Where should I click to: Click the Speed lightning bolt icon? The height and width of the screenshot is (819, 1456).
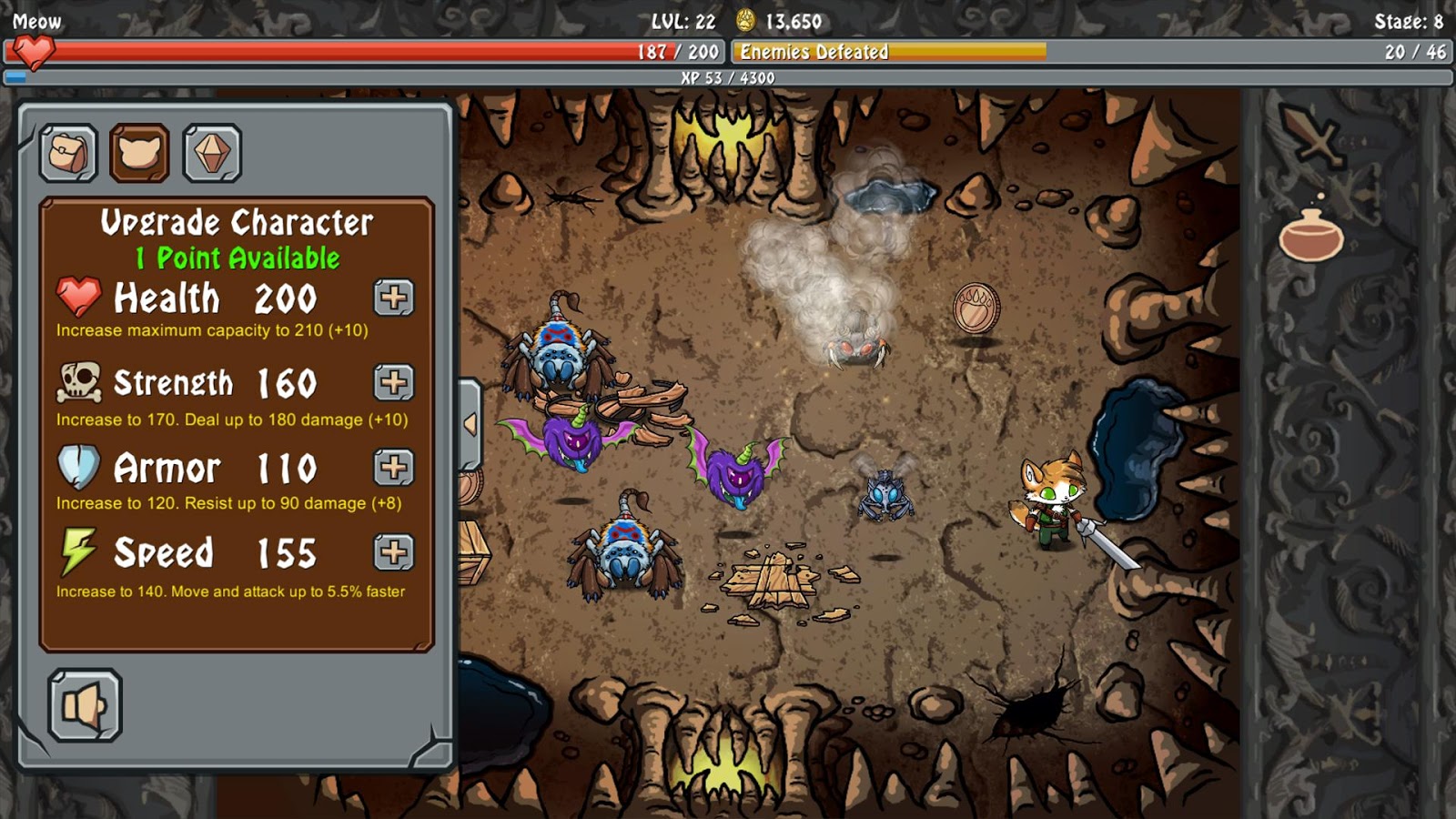click(76, 551)
